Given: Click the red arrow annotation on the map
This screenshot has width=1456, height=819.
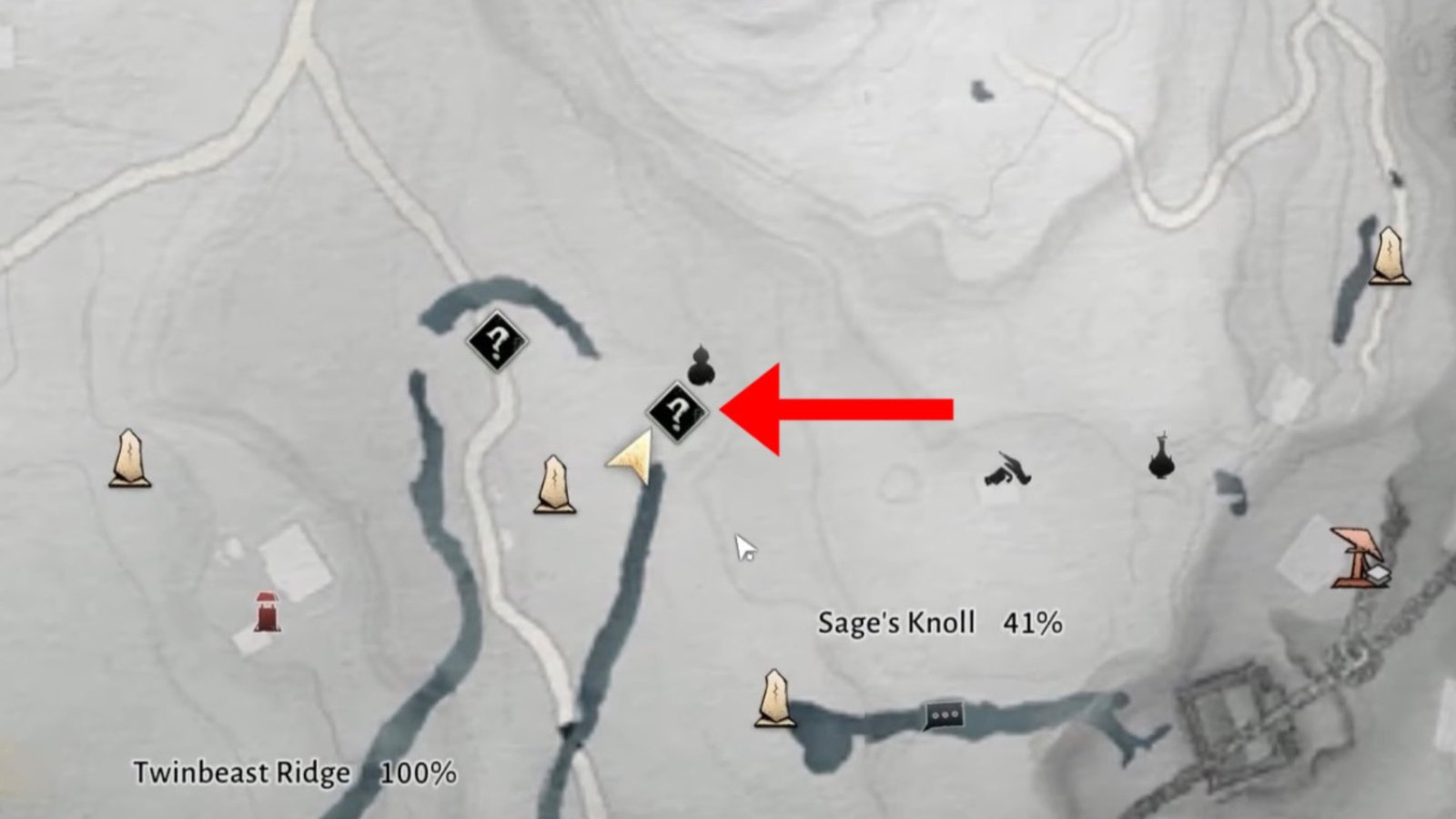Looking at the screenshot, I should (837, 409).
